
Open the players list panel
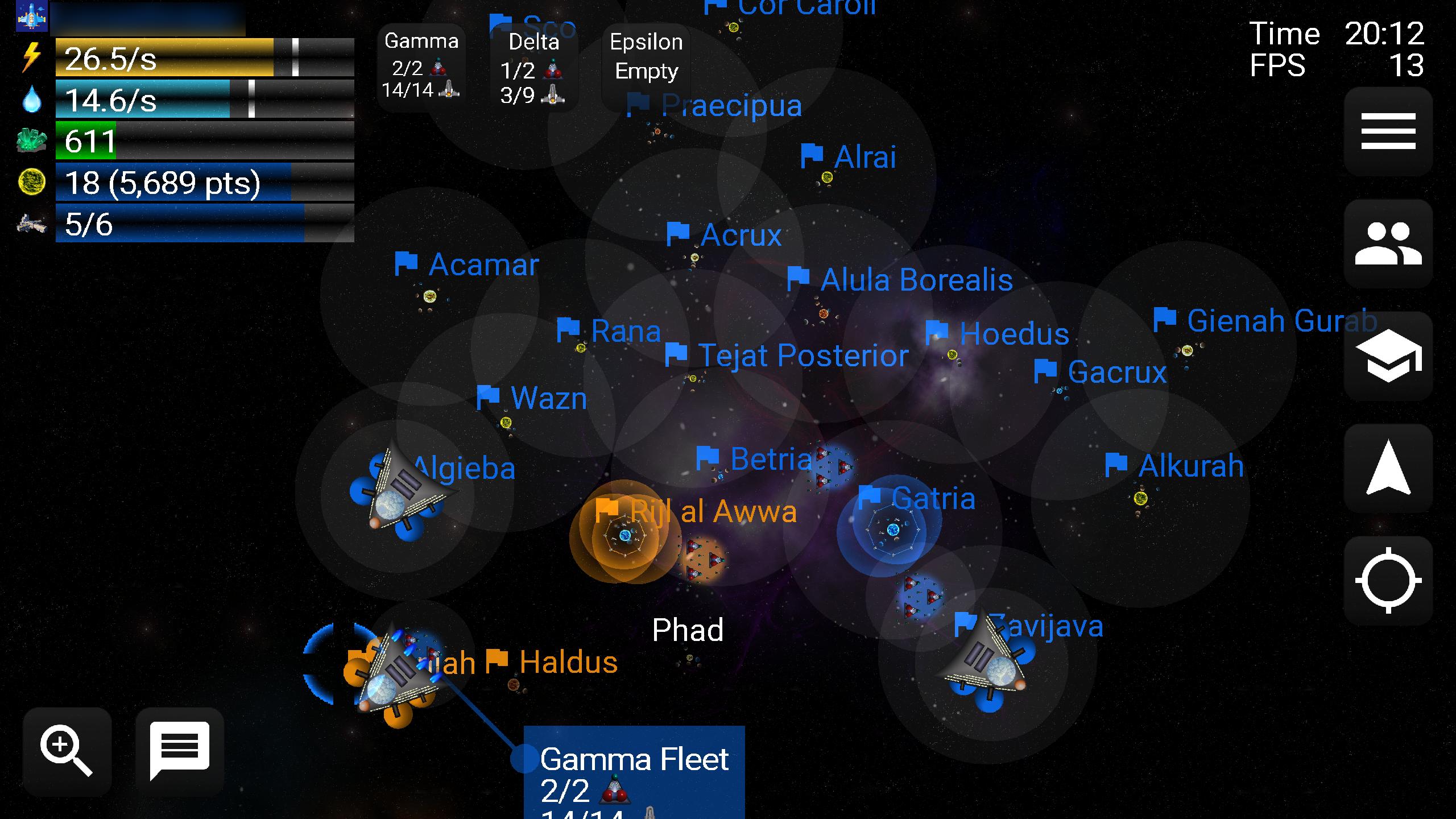(x=1388, y=245)
